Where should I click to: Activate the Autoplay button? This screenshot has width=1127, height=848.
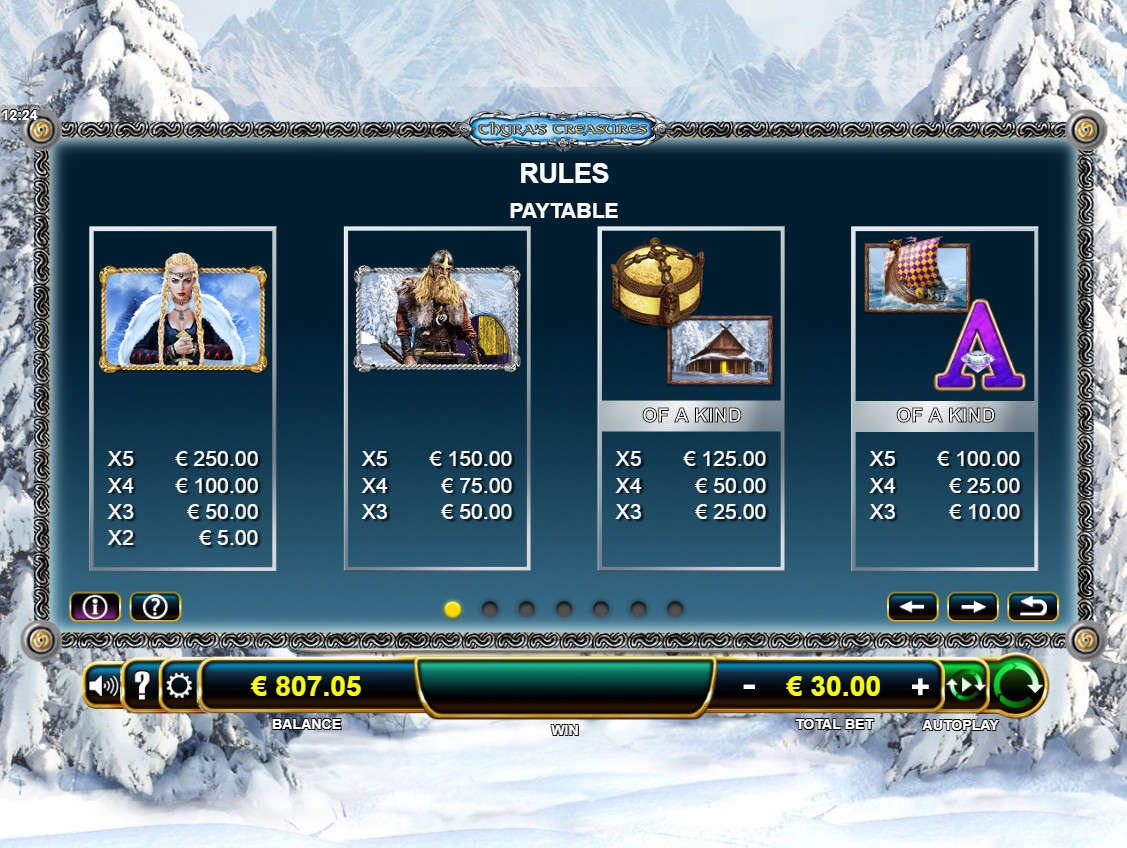coord(966,686)
